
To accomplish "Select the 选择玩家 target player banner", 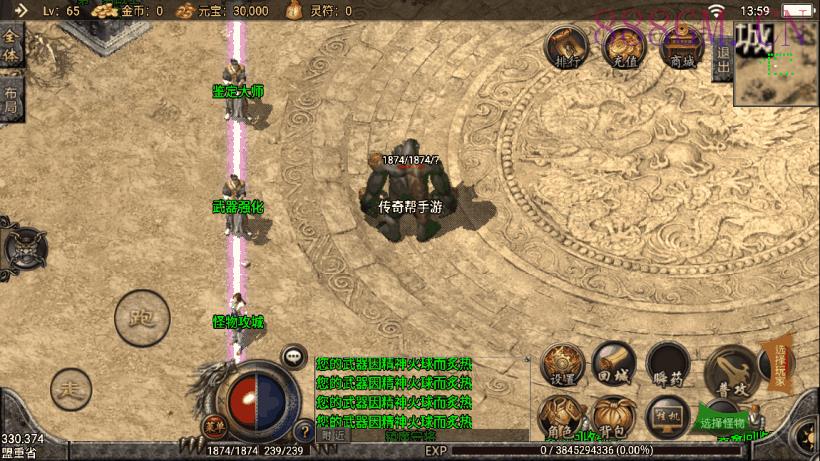I will pyautogui.click(x=781, y=364).
